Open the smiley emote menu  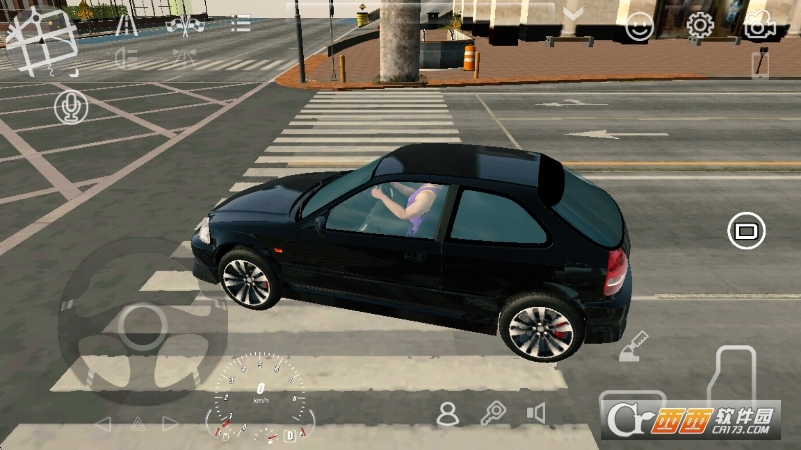pyautogui.click(x=639, y=27)
